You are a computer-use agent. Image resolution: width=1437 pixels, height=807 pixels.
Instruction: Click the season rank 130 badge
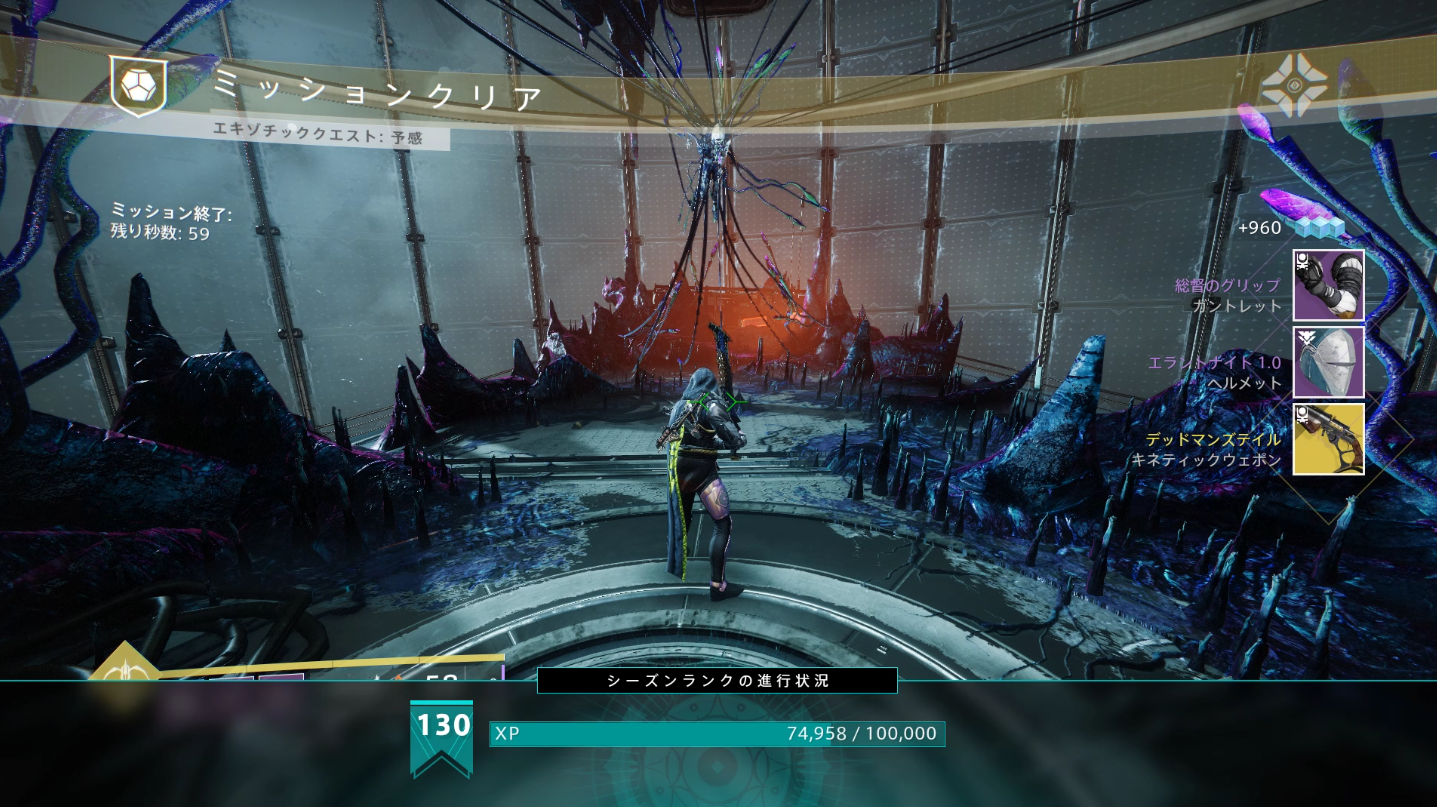441,735
